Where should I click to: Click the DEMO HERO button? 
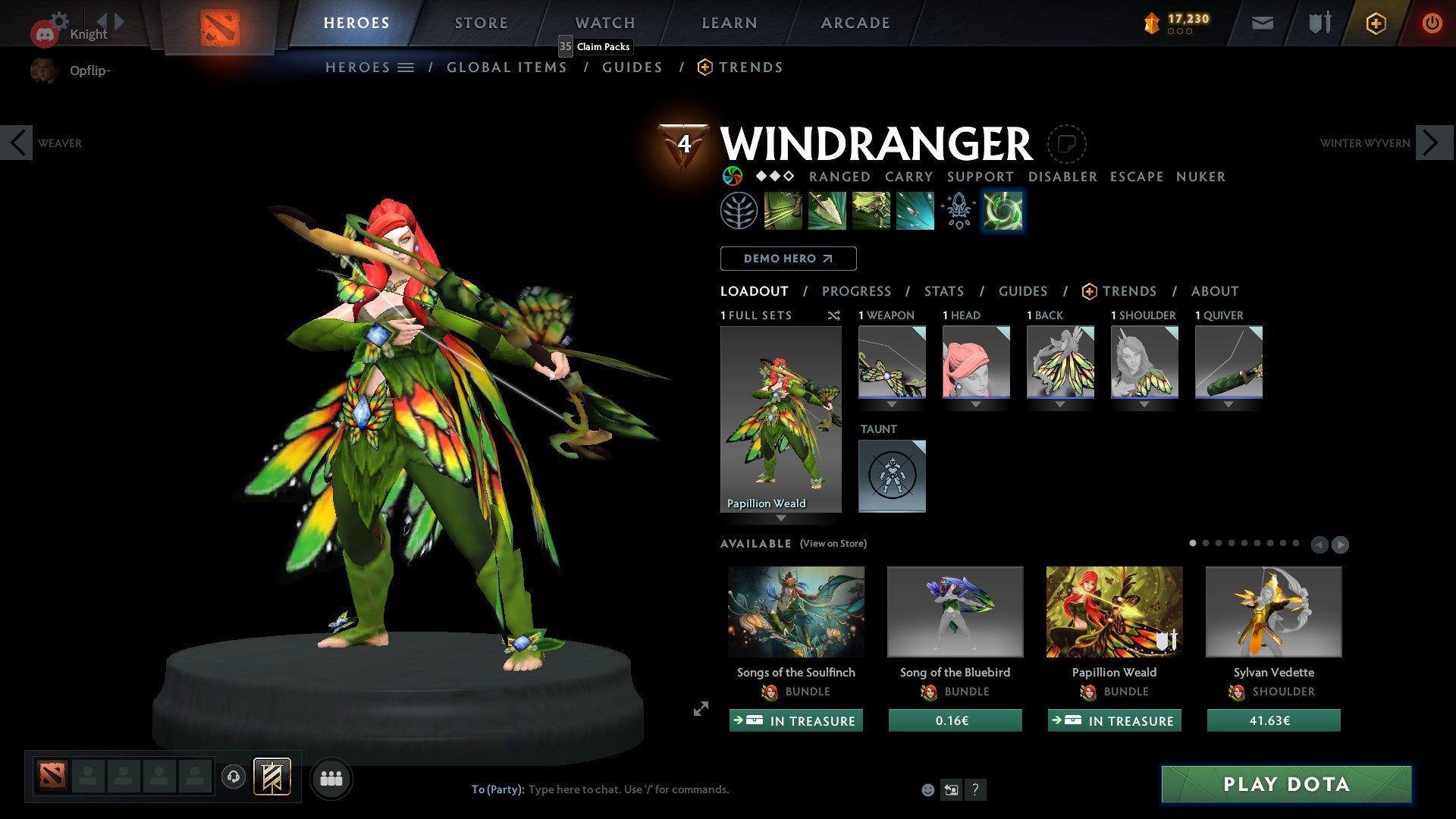(787, 259)
